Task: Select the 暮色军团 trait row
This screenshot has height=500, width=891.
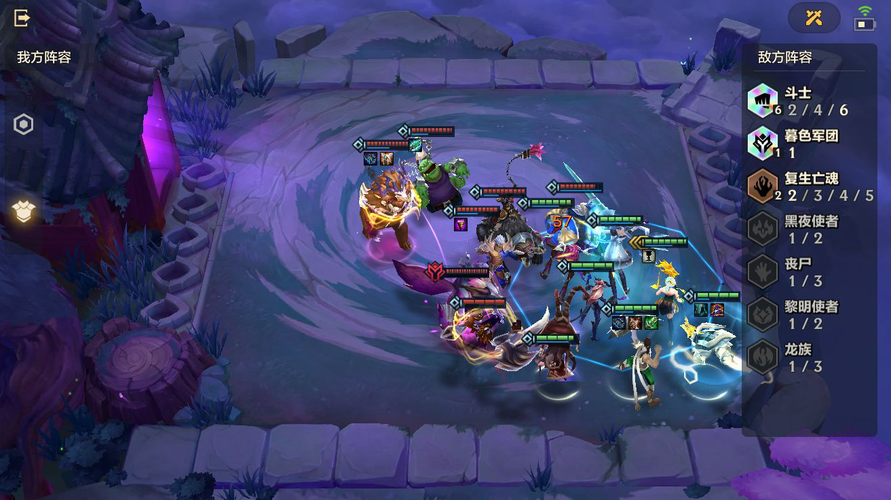Action: click(808, 144)
